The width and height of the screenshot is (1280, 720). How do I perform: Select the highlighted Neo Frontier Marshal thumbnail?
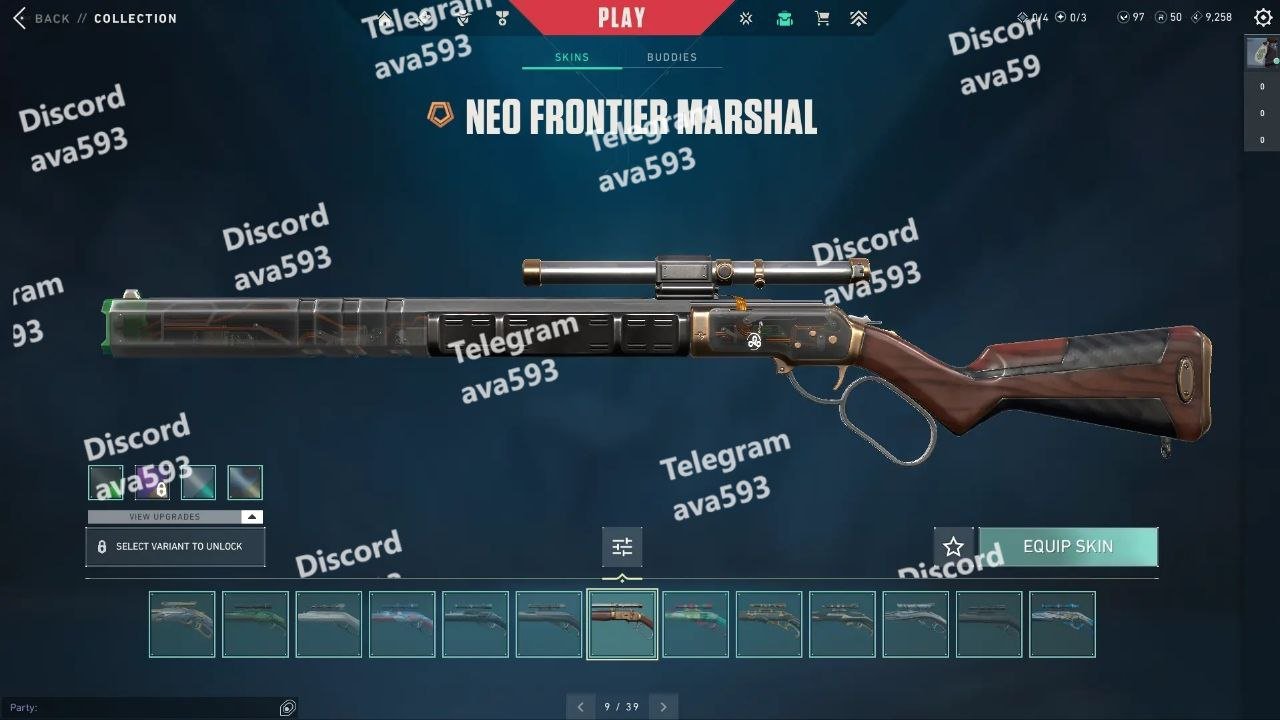point(622,624)
